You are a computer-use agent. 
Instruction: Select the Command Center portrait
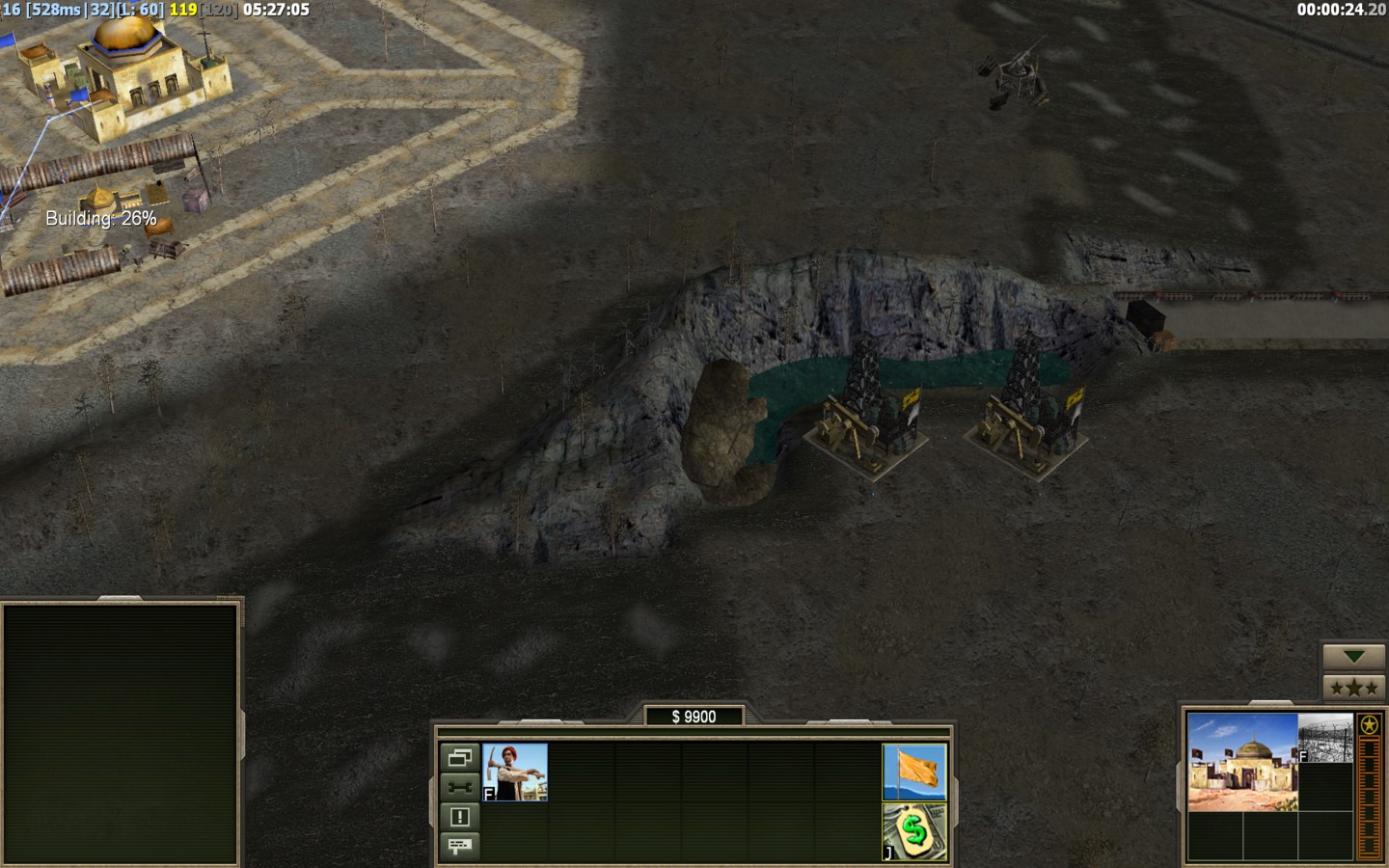point(1242,762)
